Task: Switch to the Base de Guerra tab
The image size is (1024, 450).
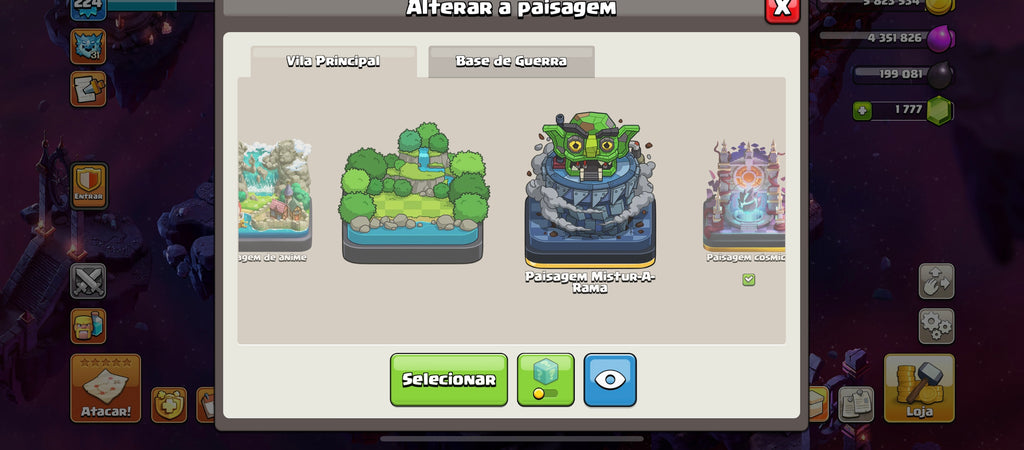Action: tap(511, 61)
